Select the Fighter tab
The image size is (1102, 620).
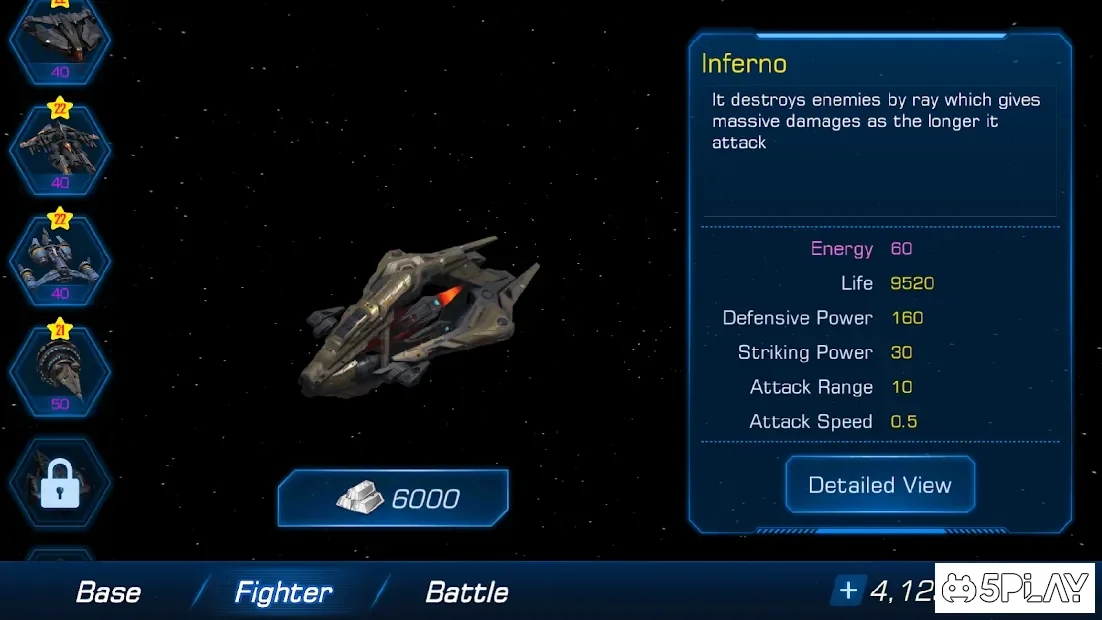[x=283, y=592]
